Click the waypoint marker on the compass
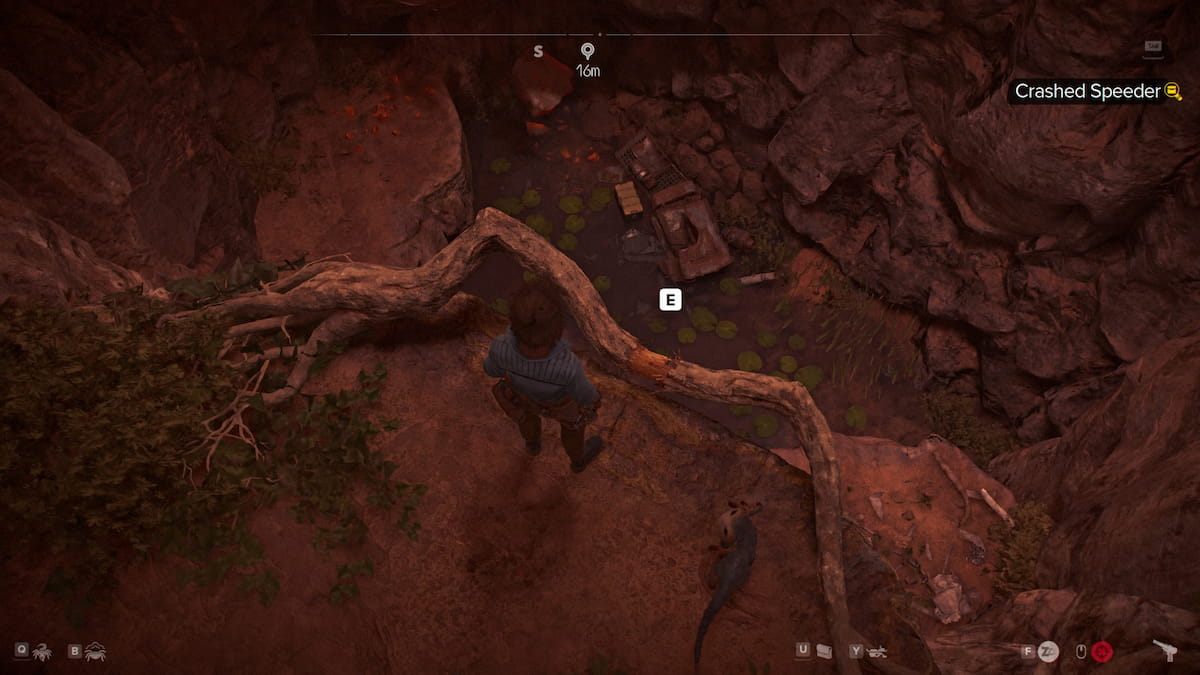Viewport: 1200px width, 675px height. click(x=586, y=50)
